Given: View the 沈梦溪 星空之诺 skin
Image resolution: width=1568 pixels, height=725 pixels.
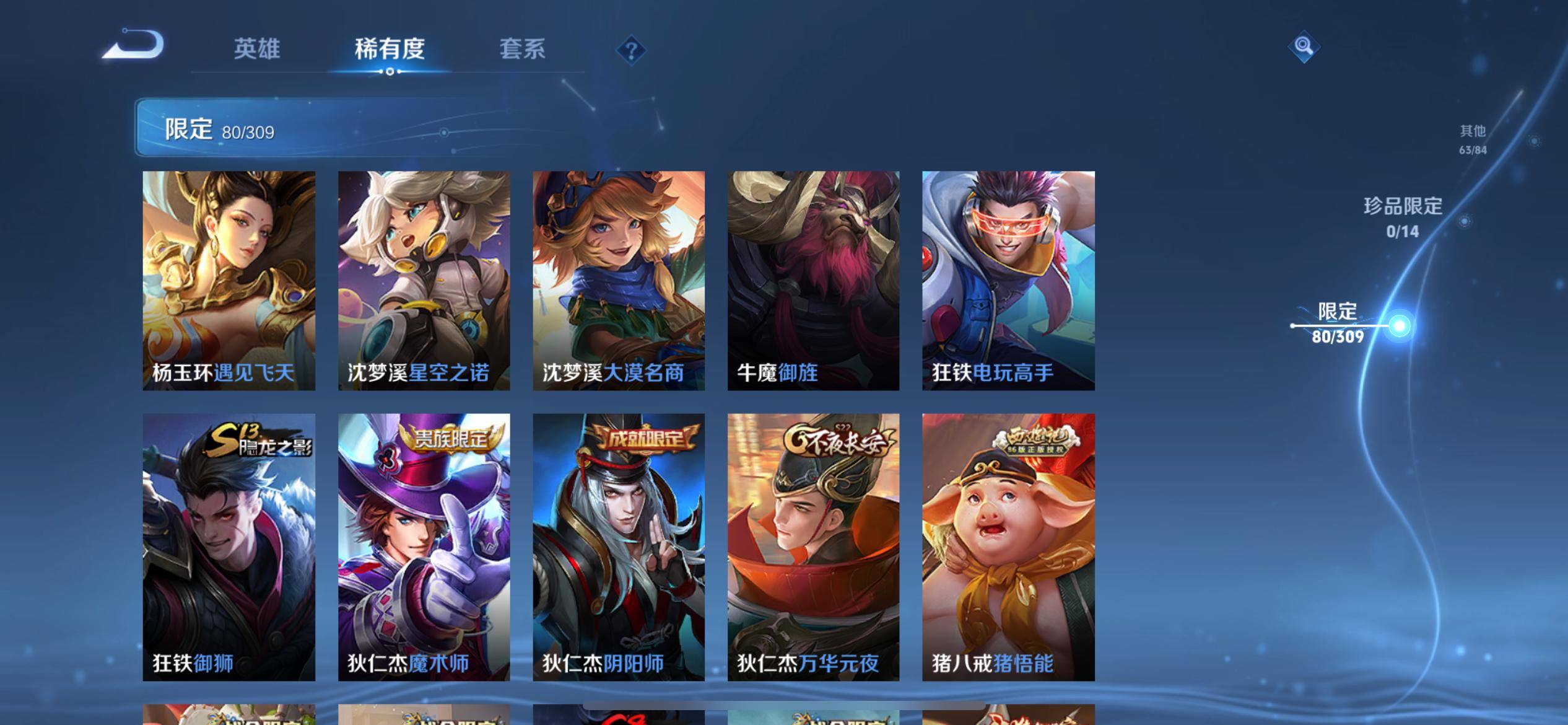Looking at the screenshot, I should 424,280.
